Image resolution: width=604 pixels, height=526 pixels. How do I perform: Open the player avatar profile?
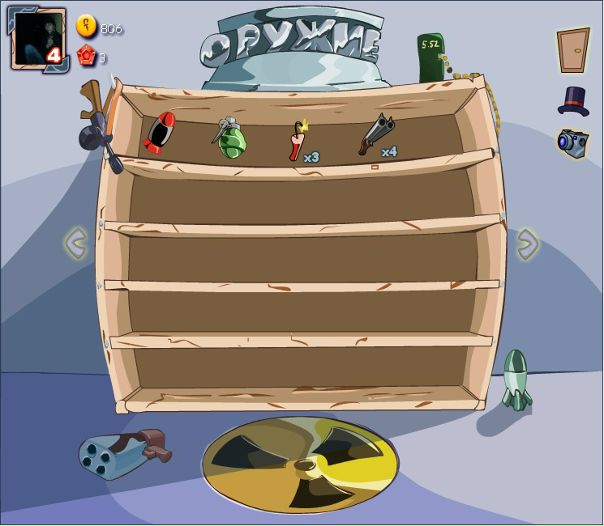39,40
